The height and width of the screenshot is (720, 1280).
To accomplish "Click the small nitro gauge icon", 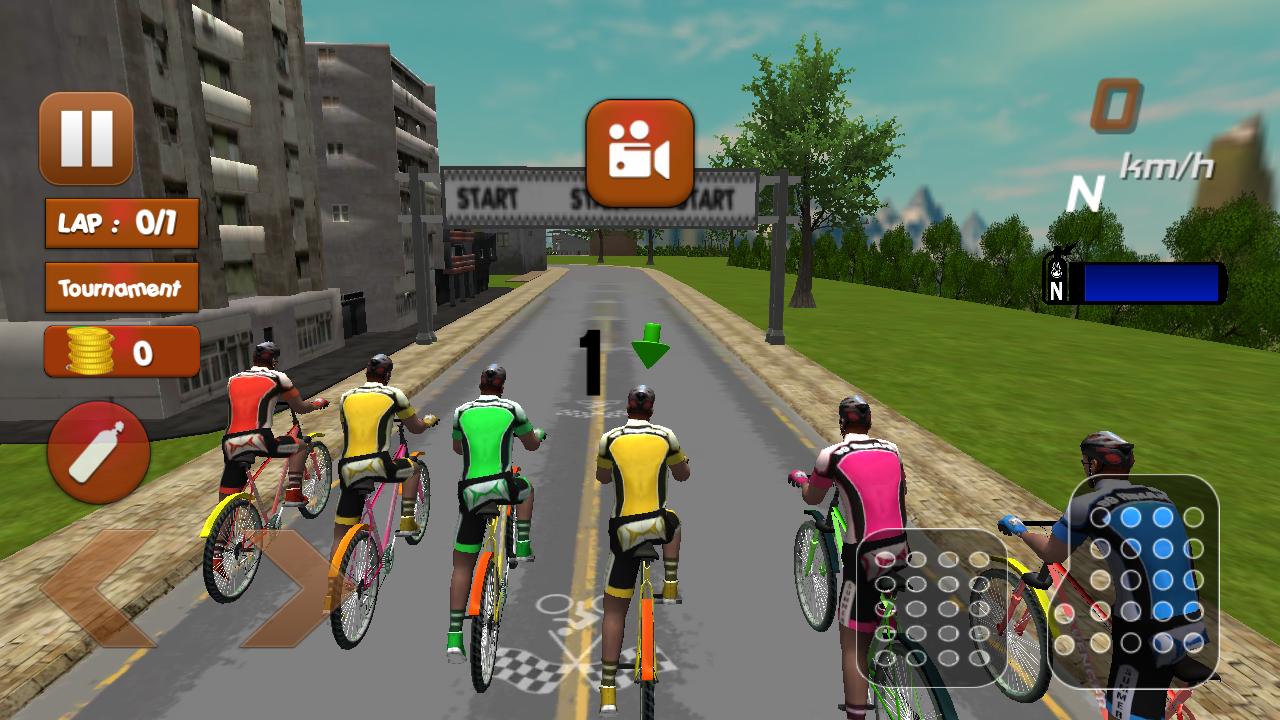I will tap(1058, 275).
